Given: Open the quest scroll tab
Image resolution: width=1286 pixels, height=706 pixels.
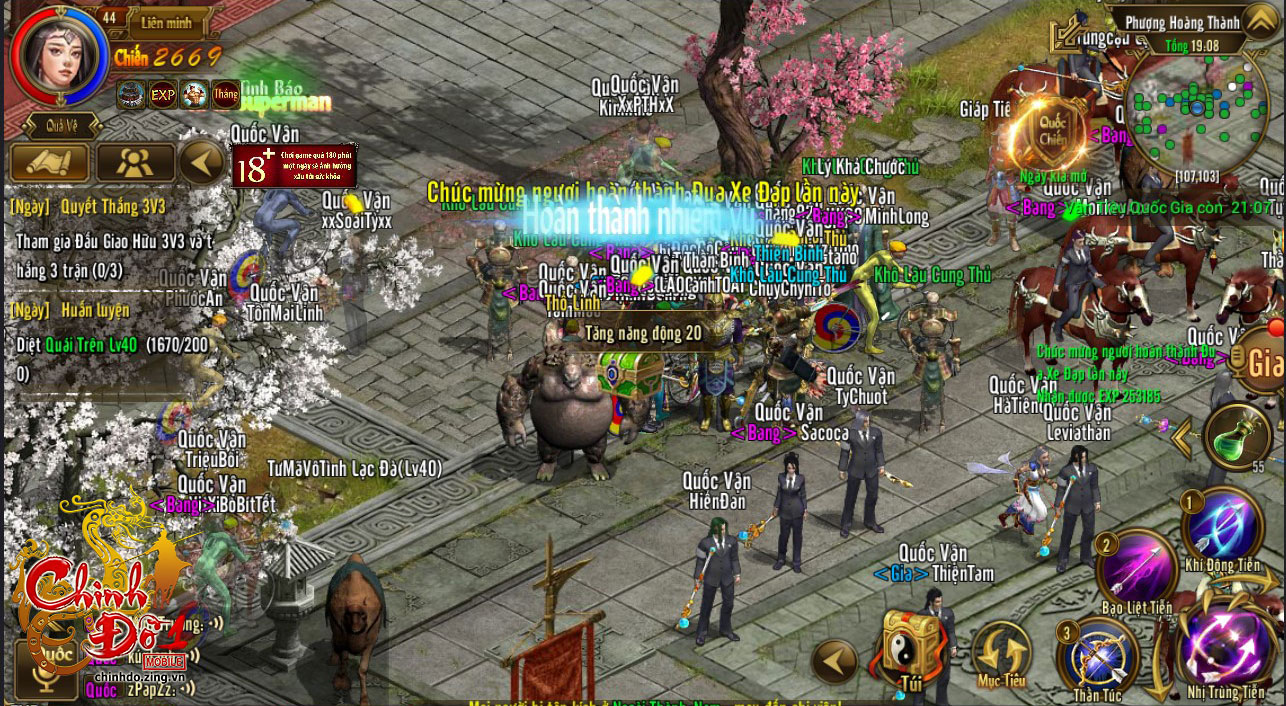Looking at the screenshot, I should [x=50, y=162].
